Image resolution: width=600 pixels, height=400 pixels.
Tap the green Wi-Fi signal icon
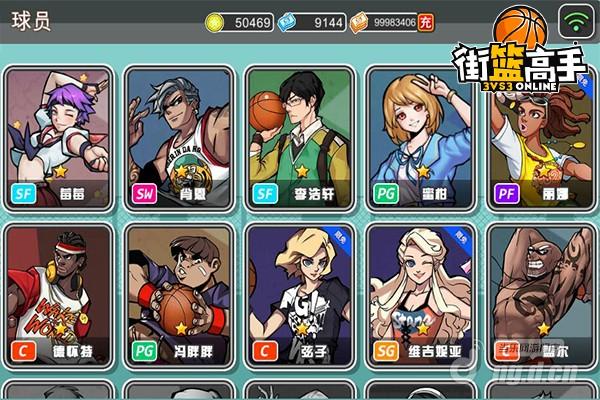coord(575,21)
